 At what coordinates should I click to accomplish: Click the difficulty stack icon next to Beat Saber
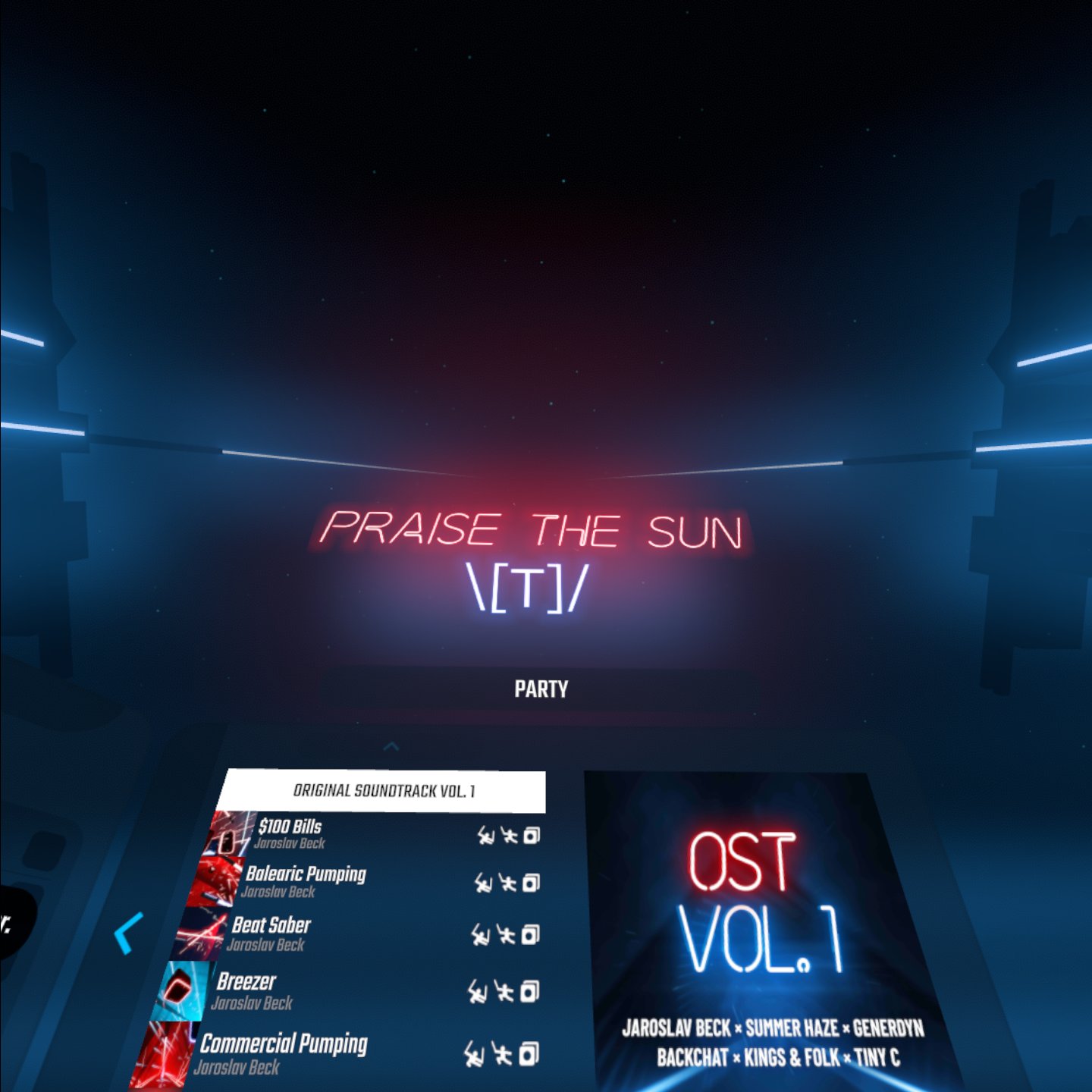532,934
